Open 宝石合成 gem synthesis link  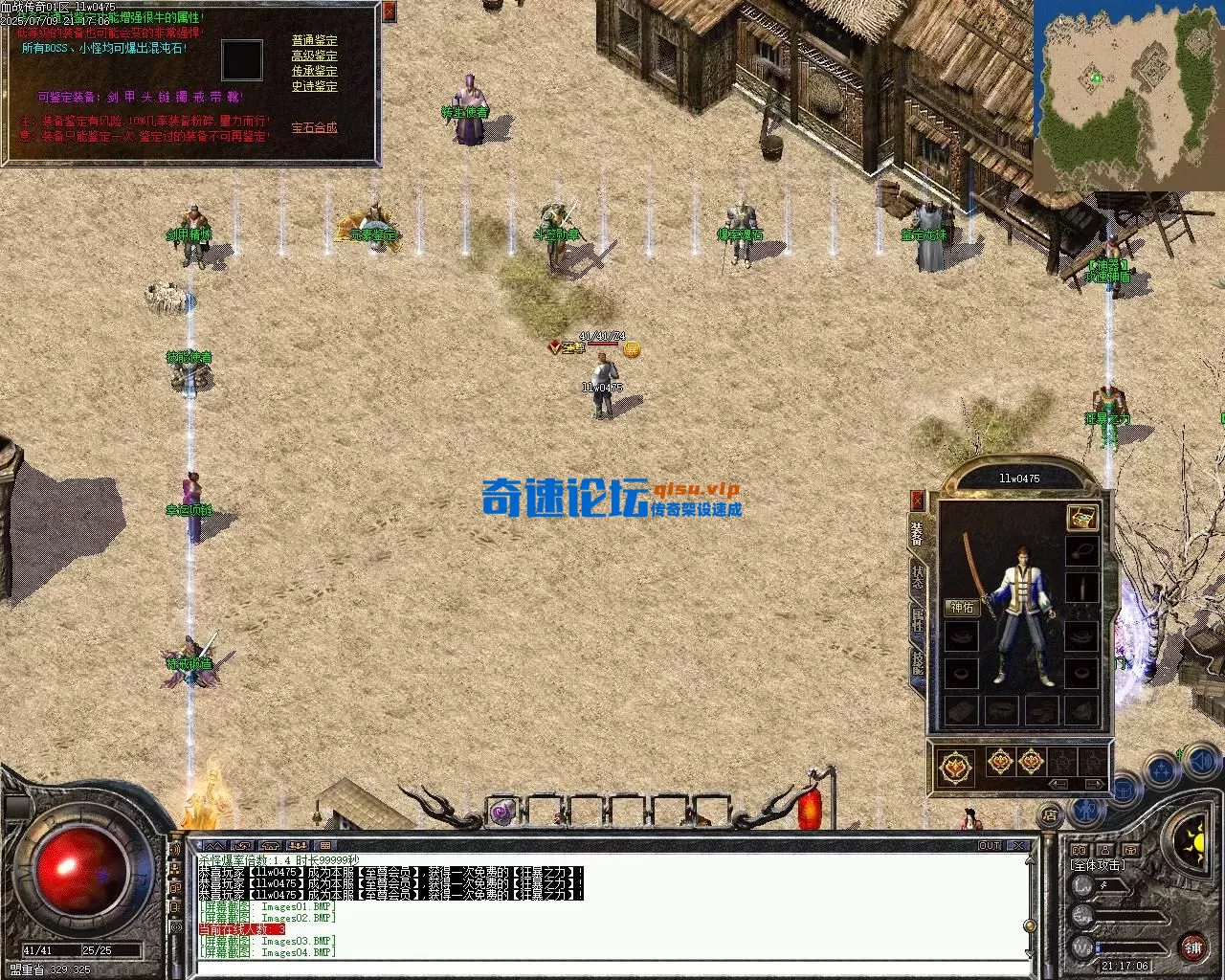(x=313, y=125)
